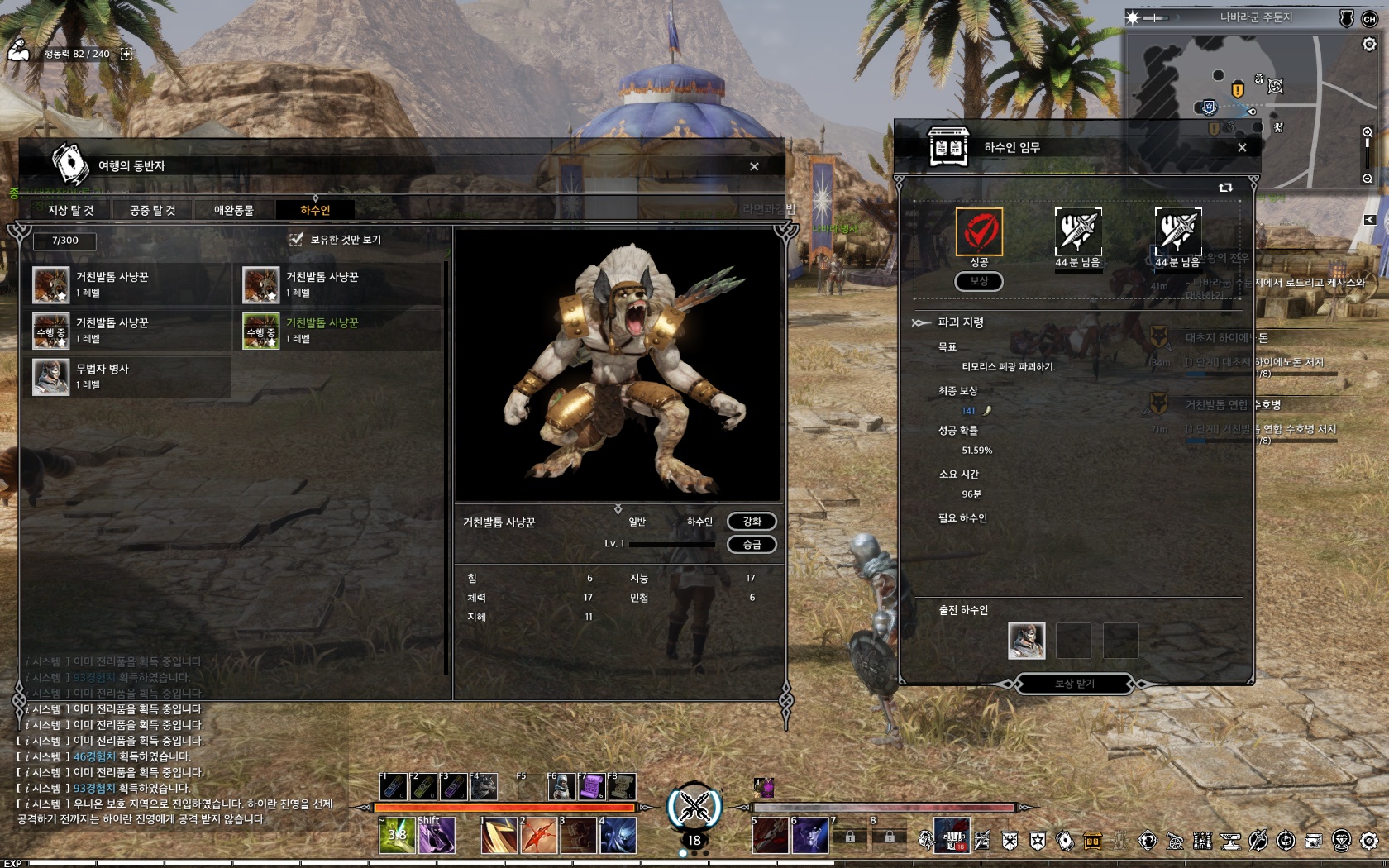The height and width of the screenshot is (868, 1389).
Task: Open minimap settings gear icon
Action: point(1369,45)
